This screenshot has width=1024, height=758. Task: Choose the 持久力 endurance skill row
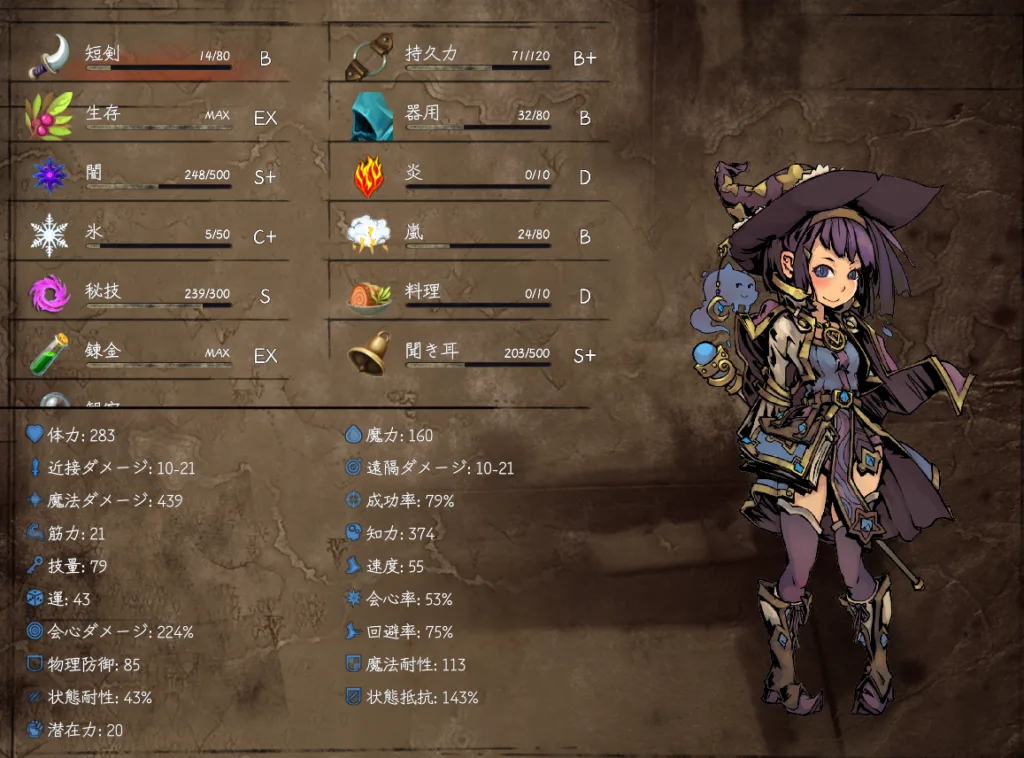point(470,57)
